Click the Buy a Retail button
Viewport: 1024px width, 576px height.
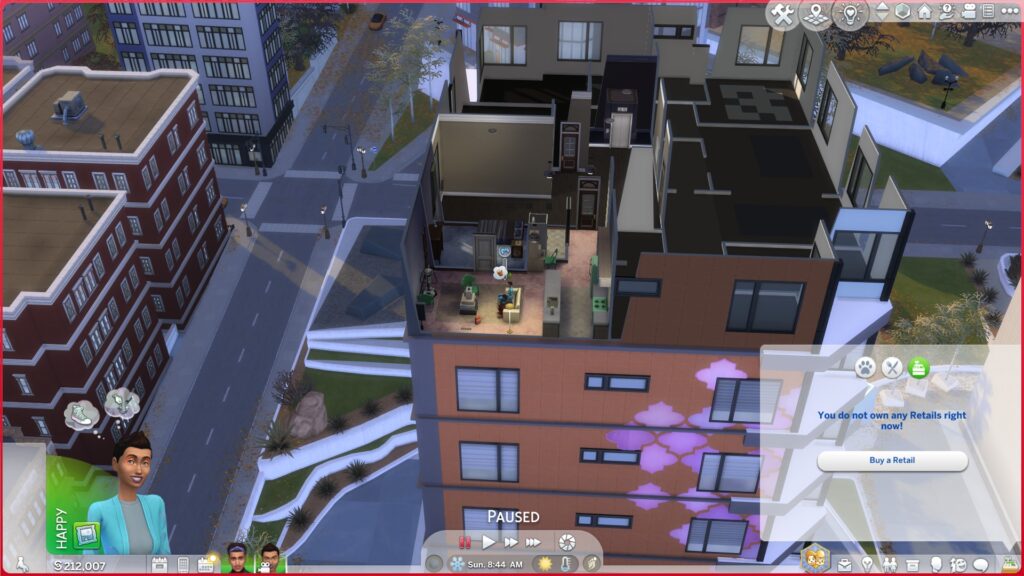pos(892,461)
